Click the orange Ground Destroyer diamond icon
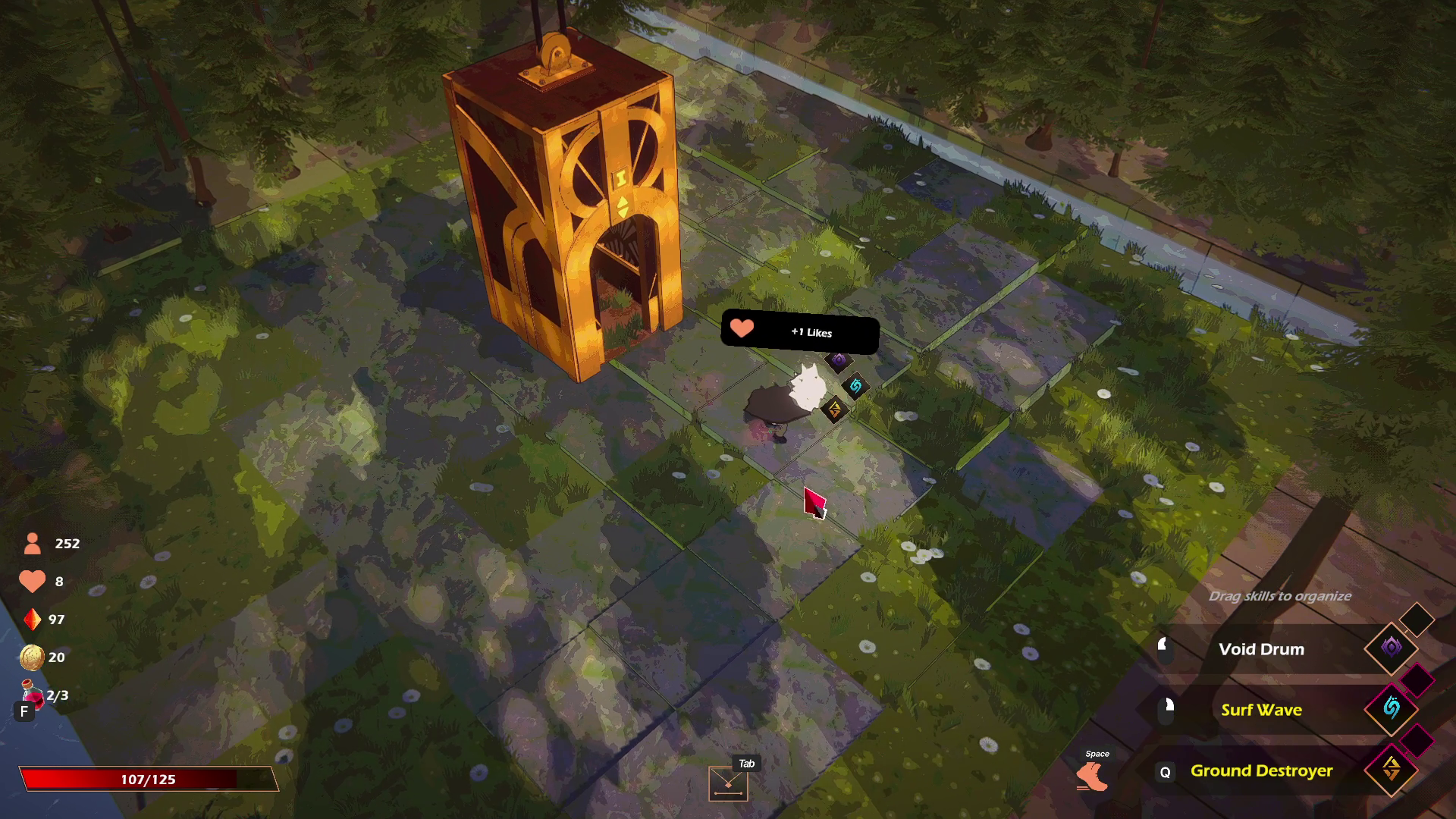The width and height of the screenshot is (1456, 819). (x=1391, y=769)
